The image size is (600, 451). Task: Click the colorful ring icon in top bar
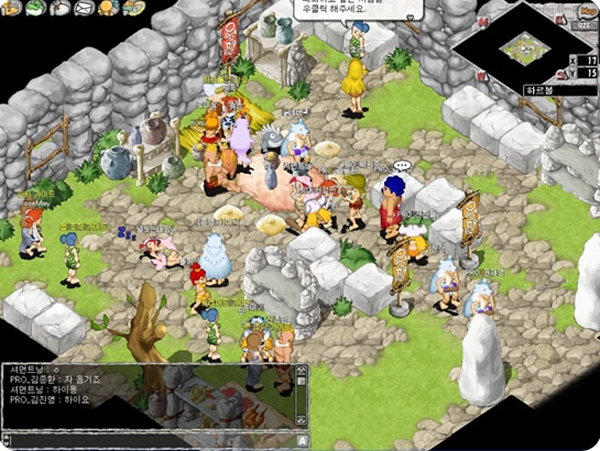point(131,8)
